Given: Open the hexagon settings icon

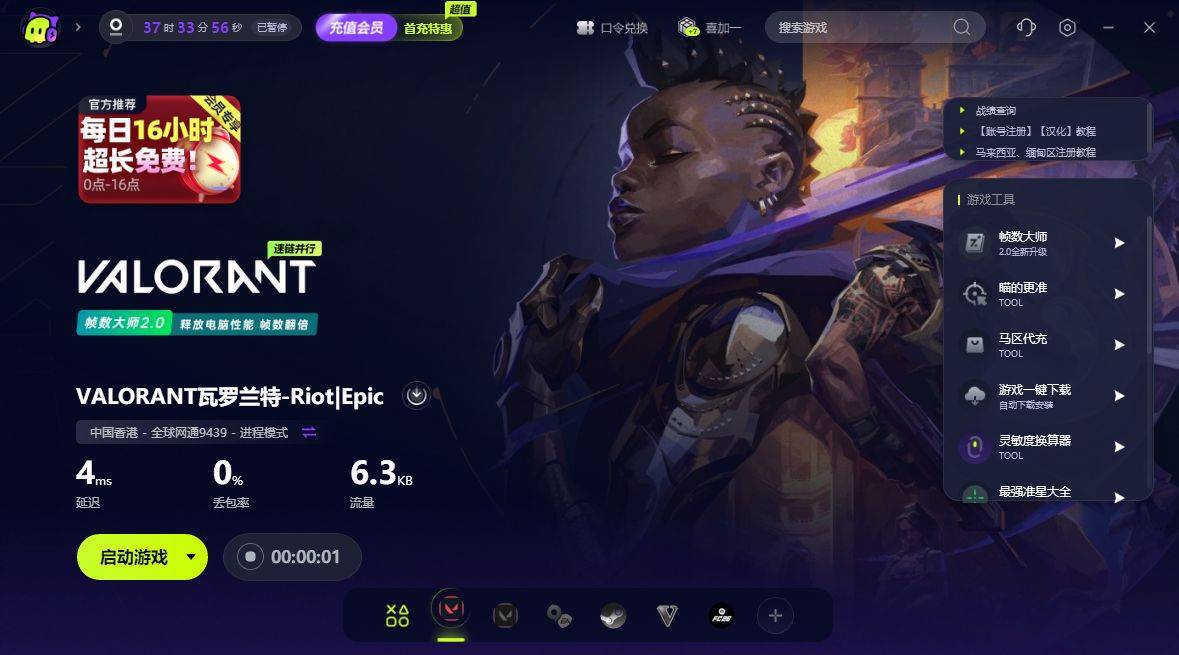Looking at the screenshot, I should (1067, 28).
